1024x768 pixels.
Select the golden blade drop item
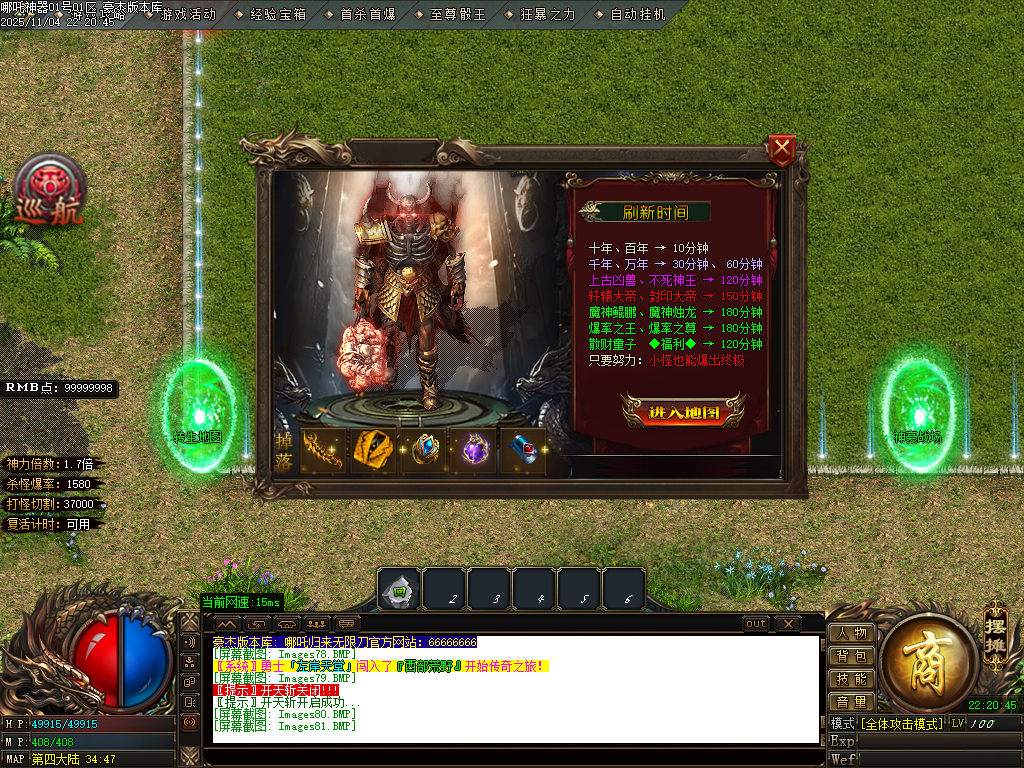321,451
